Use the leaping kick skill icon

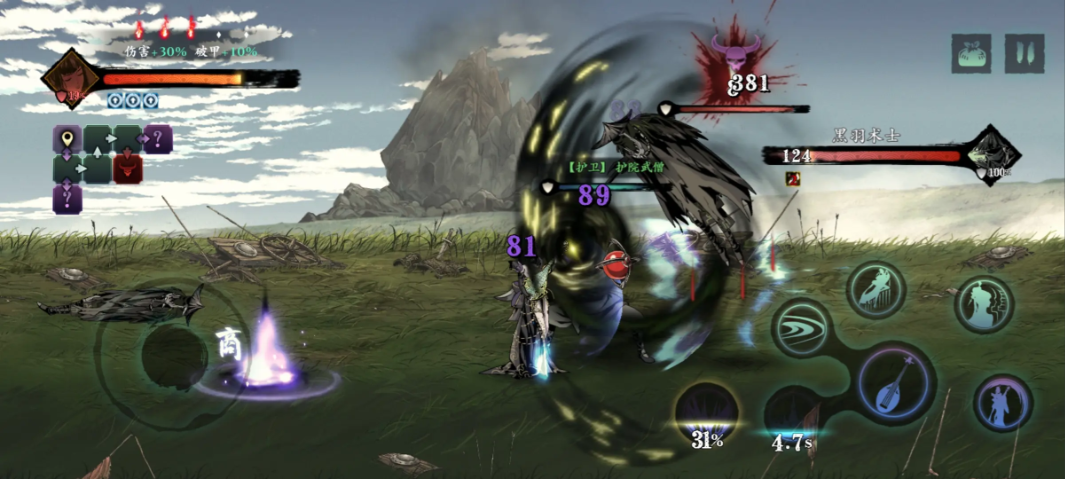876,289
